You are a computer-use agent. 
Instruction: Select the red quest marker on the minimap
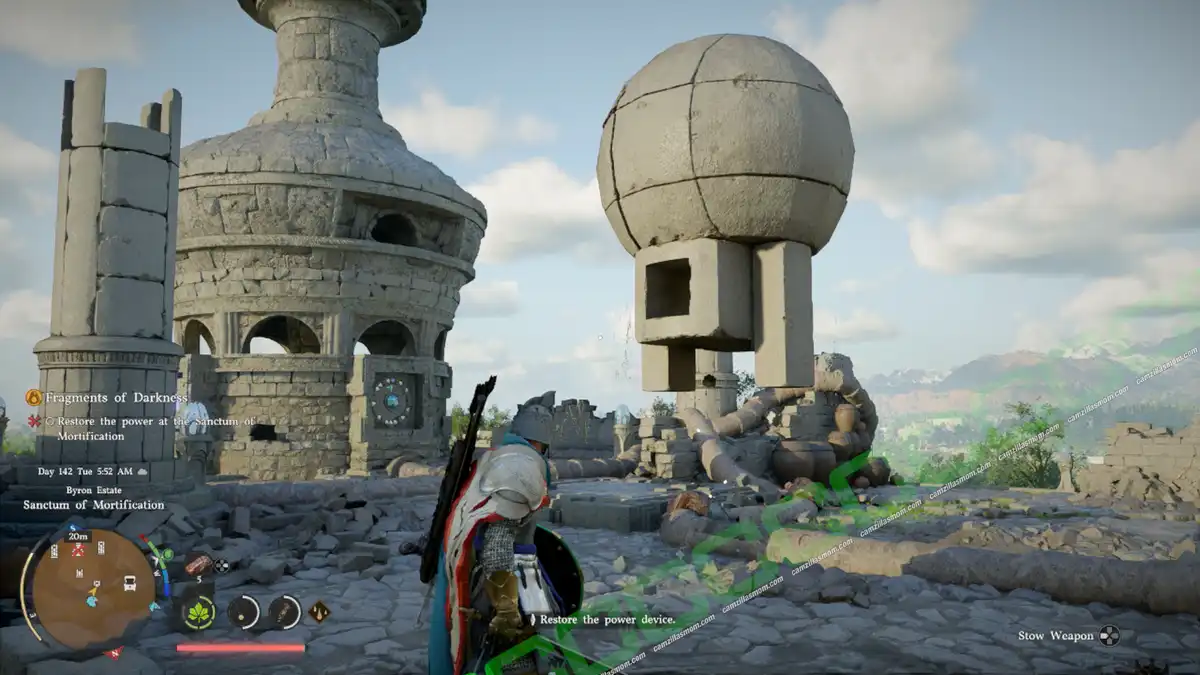point(78,551)
